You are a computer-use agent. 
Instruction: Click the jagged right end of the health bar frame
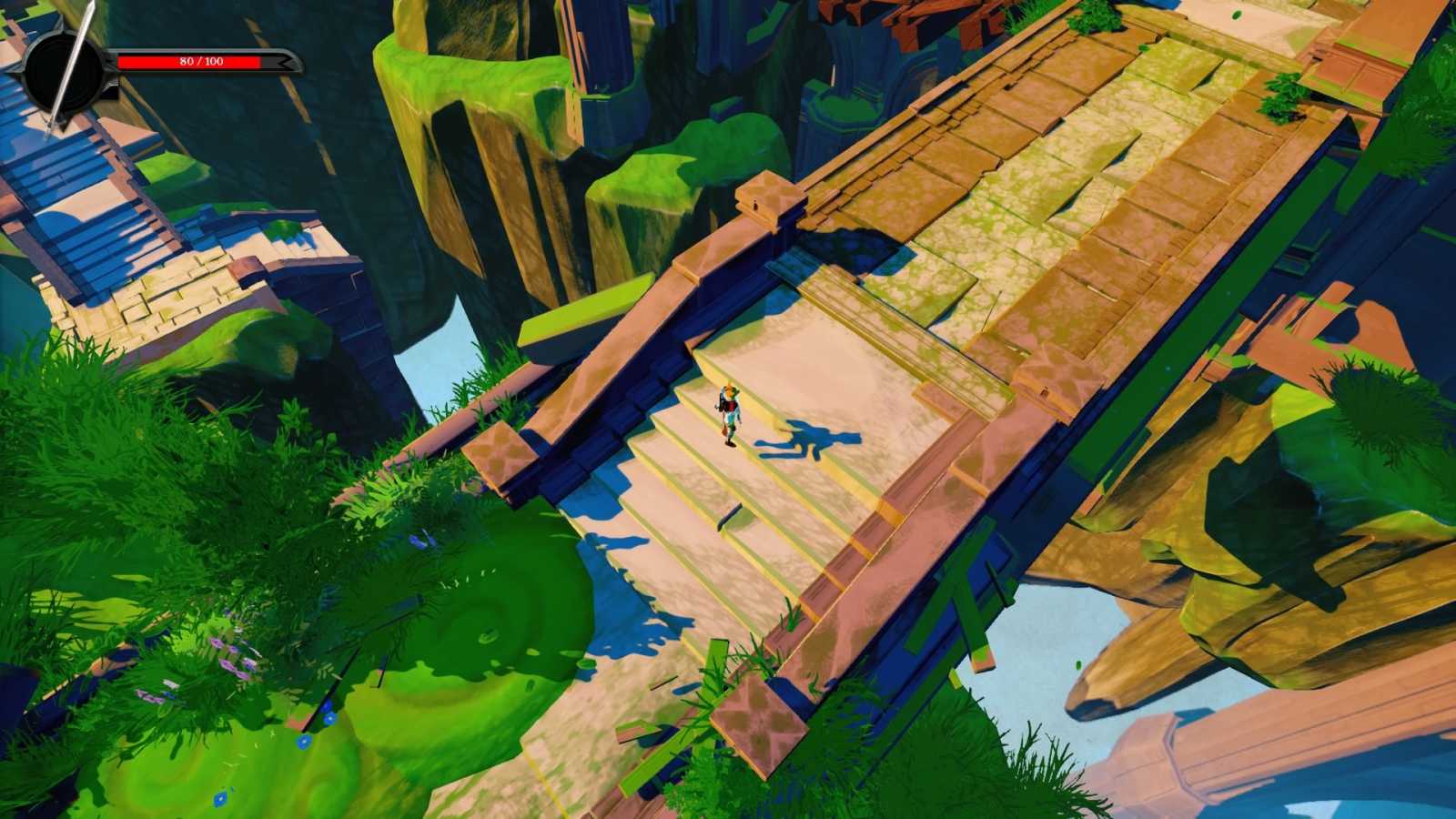(x=285, y=62)
